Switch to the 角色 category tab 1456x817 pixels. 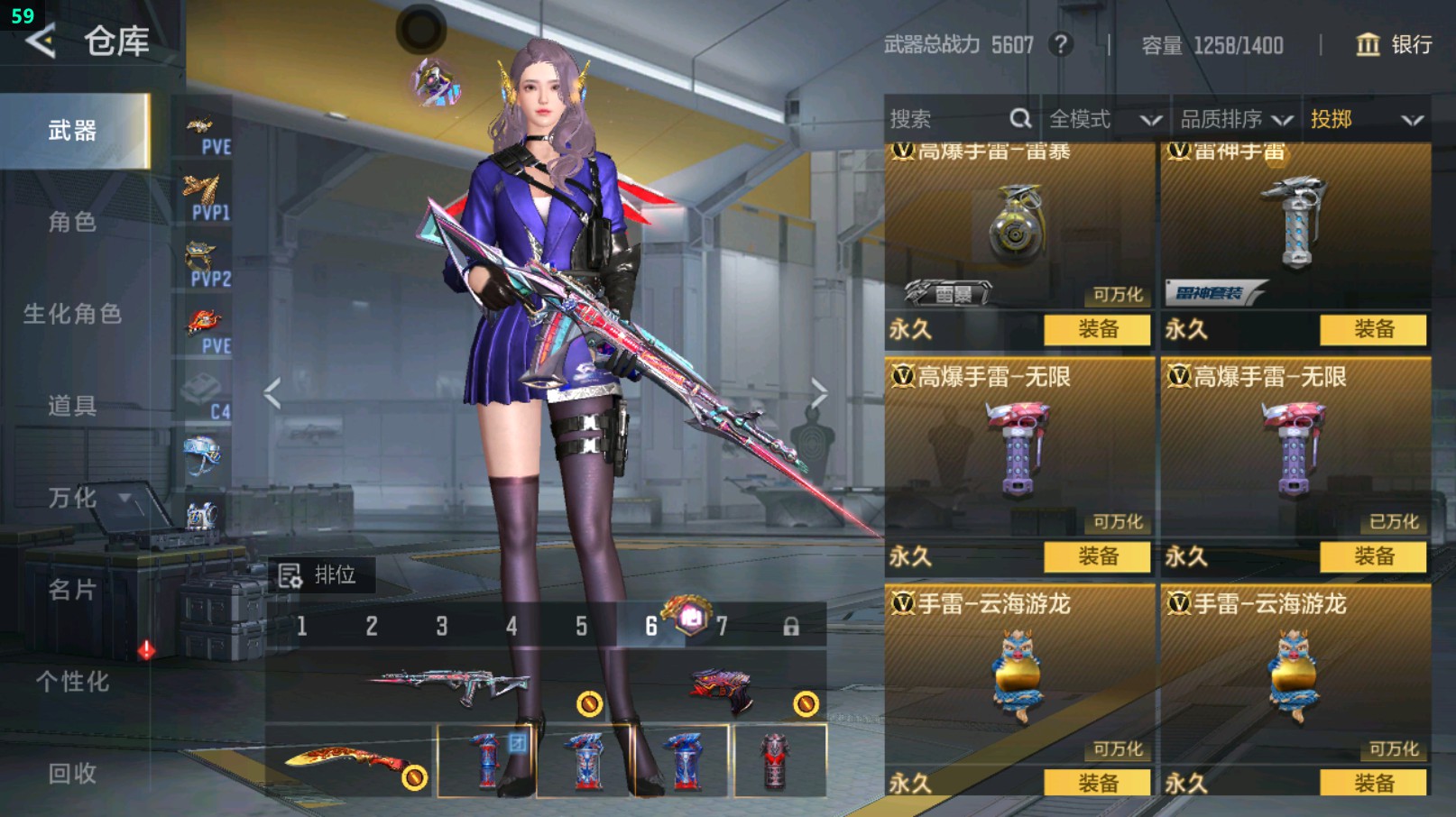point(72,222)
